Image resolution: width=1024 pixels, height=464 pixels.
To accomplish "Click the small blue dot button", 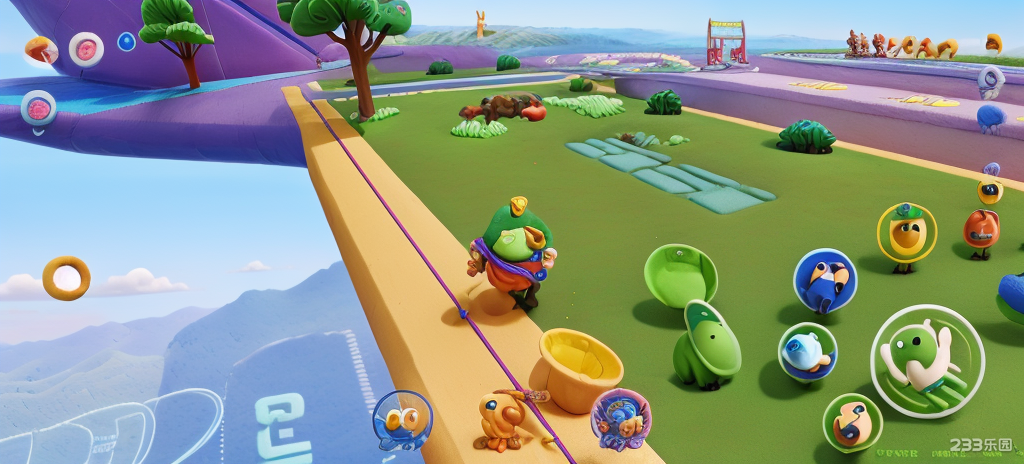I will [x=126, y=42].
